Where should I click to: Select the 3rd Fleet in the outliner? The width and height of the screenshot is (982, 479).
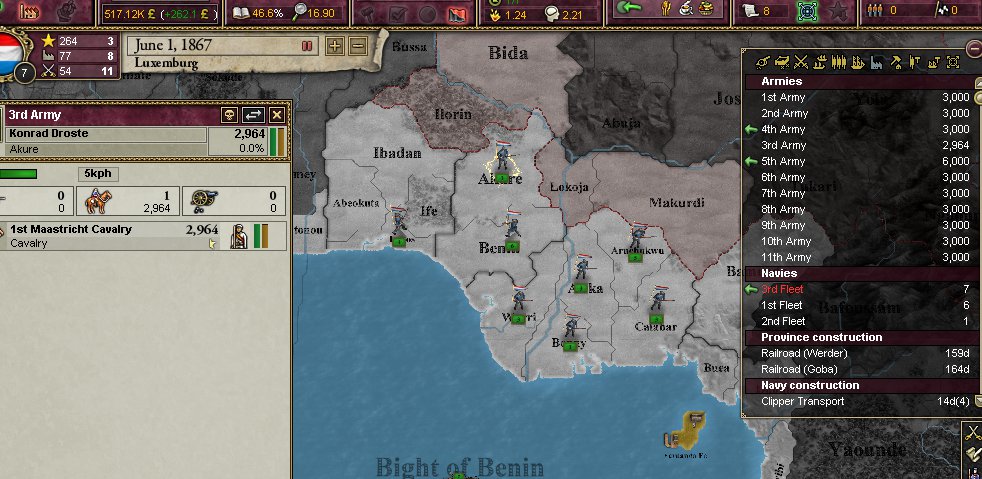point(782,289)
